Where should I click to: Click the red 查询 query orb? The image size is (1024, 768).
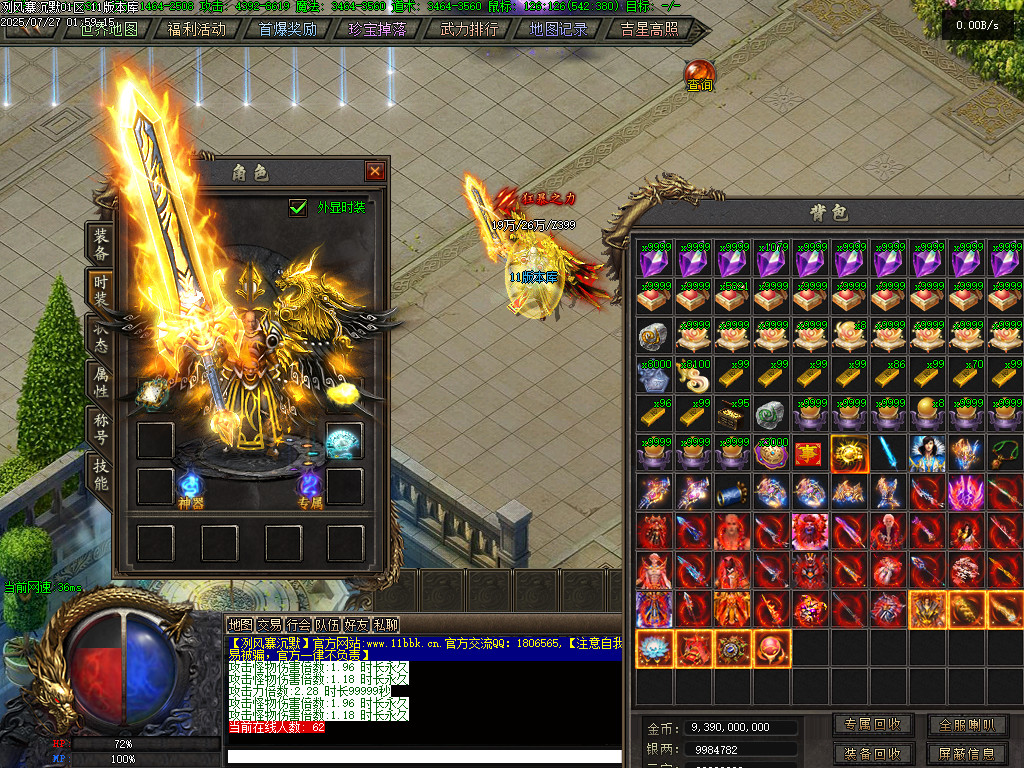pos(699,74)
